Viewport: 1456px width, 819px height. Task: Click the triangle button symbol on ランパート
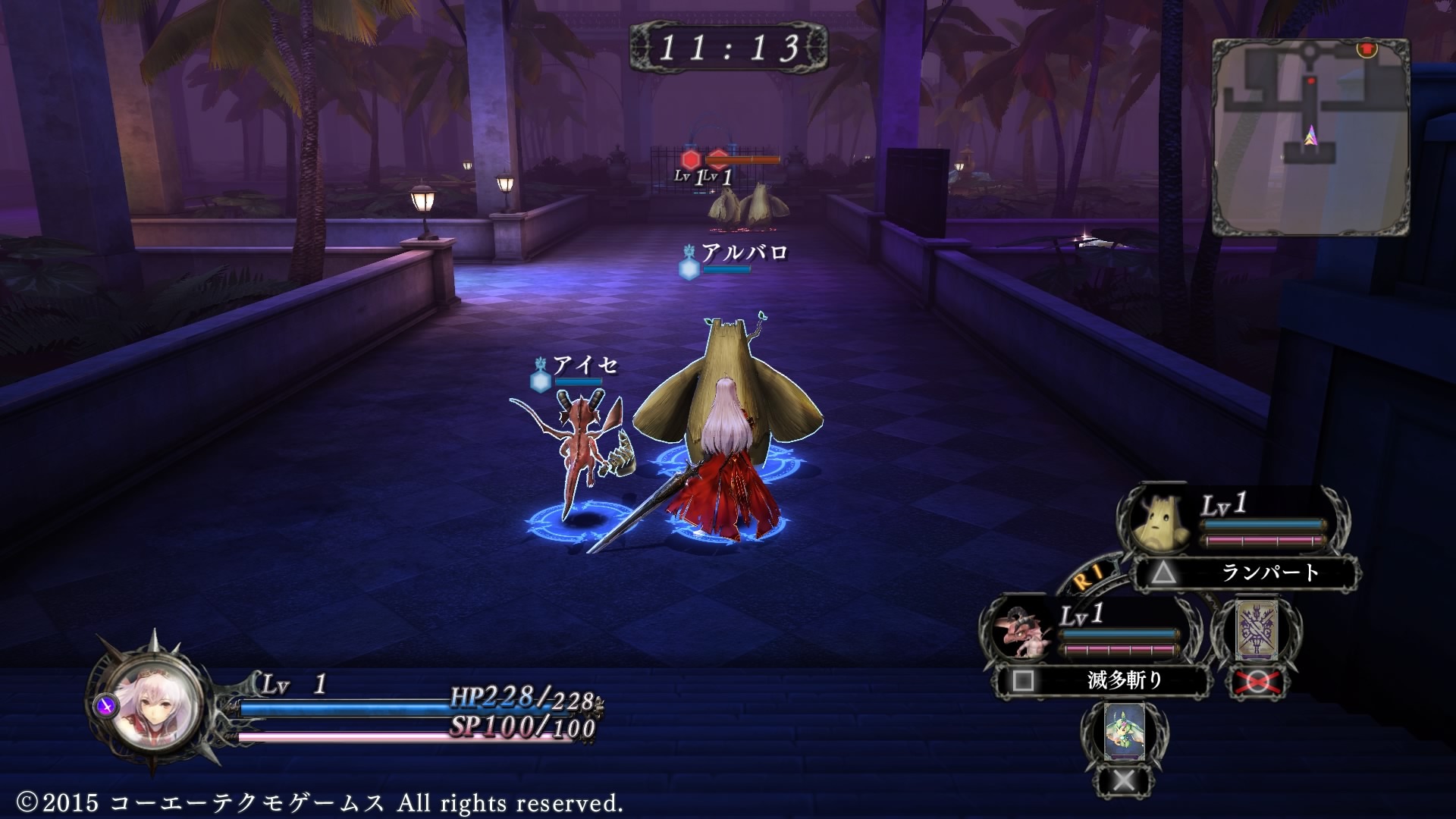tap(1165, 573)
